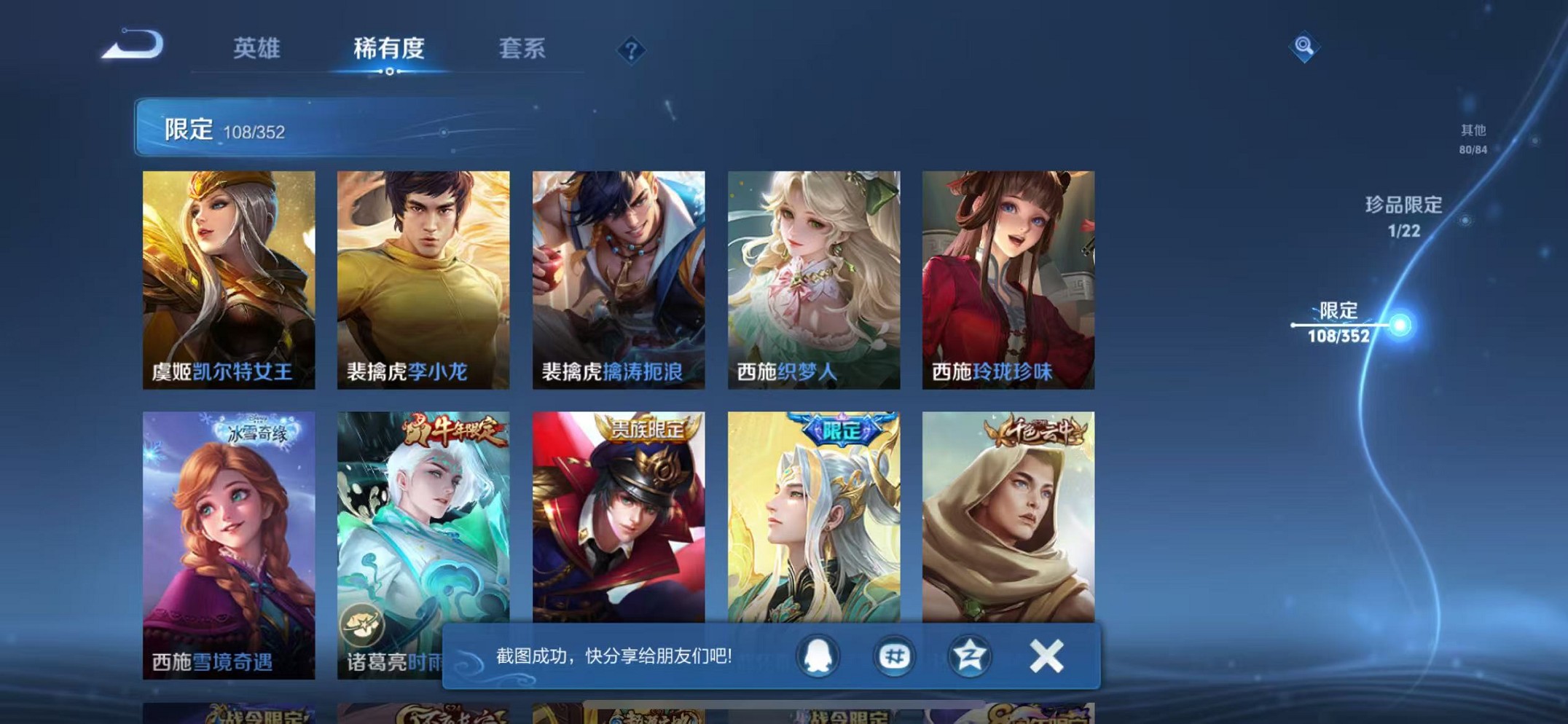Viewport: 1568px width, 724px height.
Task: Open the help question mark icon
Action: [x=631, y=50]
